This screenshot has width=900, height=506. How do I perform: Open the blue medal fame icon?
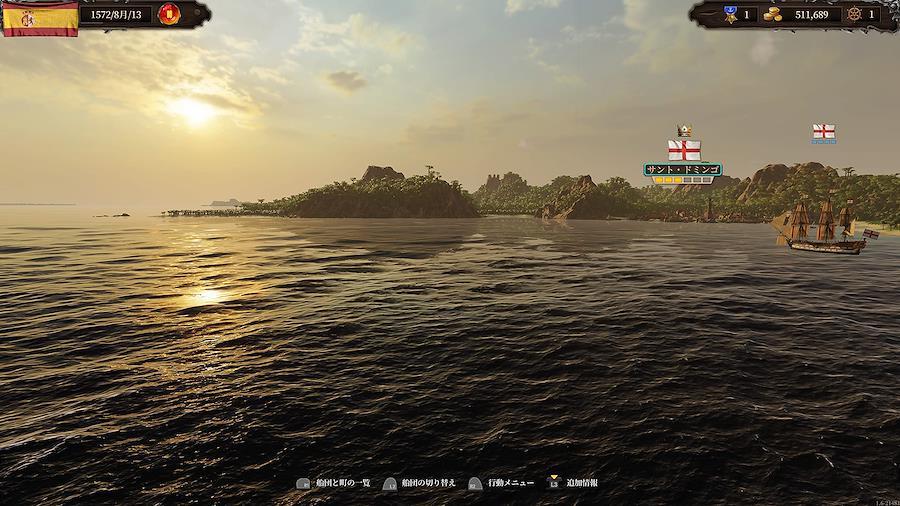click(x=729, y=14)
